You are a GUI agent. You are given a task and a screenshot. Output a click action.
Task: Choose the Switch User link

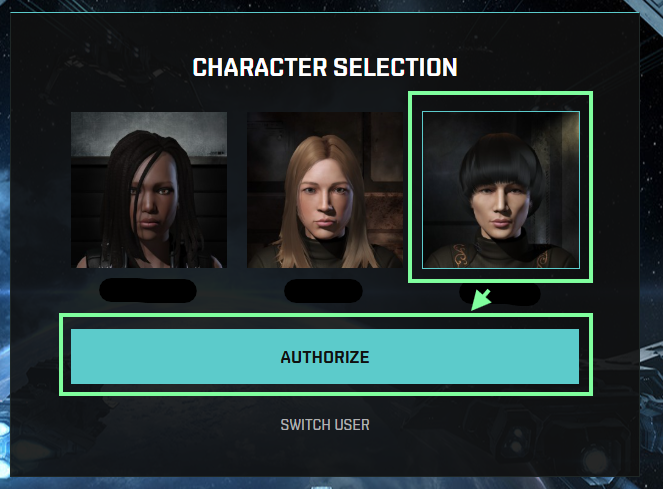[325, 425]
